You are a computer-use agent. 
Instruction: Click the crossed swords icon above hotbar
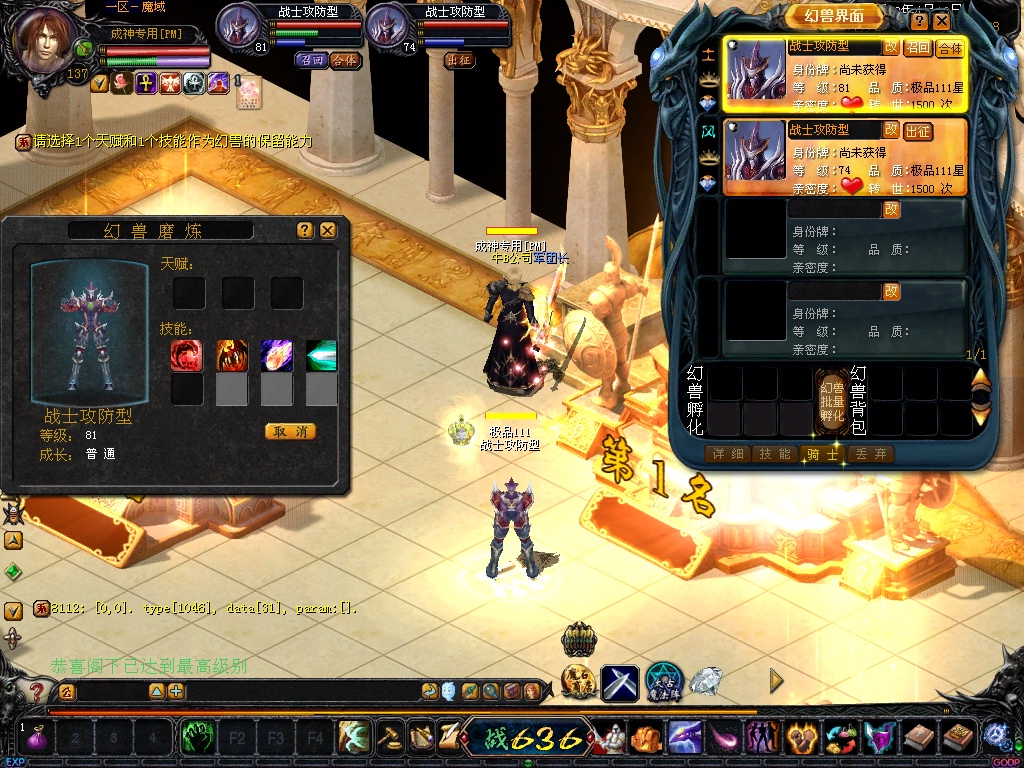click(620, 682)
